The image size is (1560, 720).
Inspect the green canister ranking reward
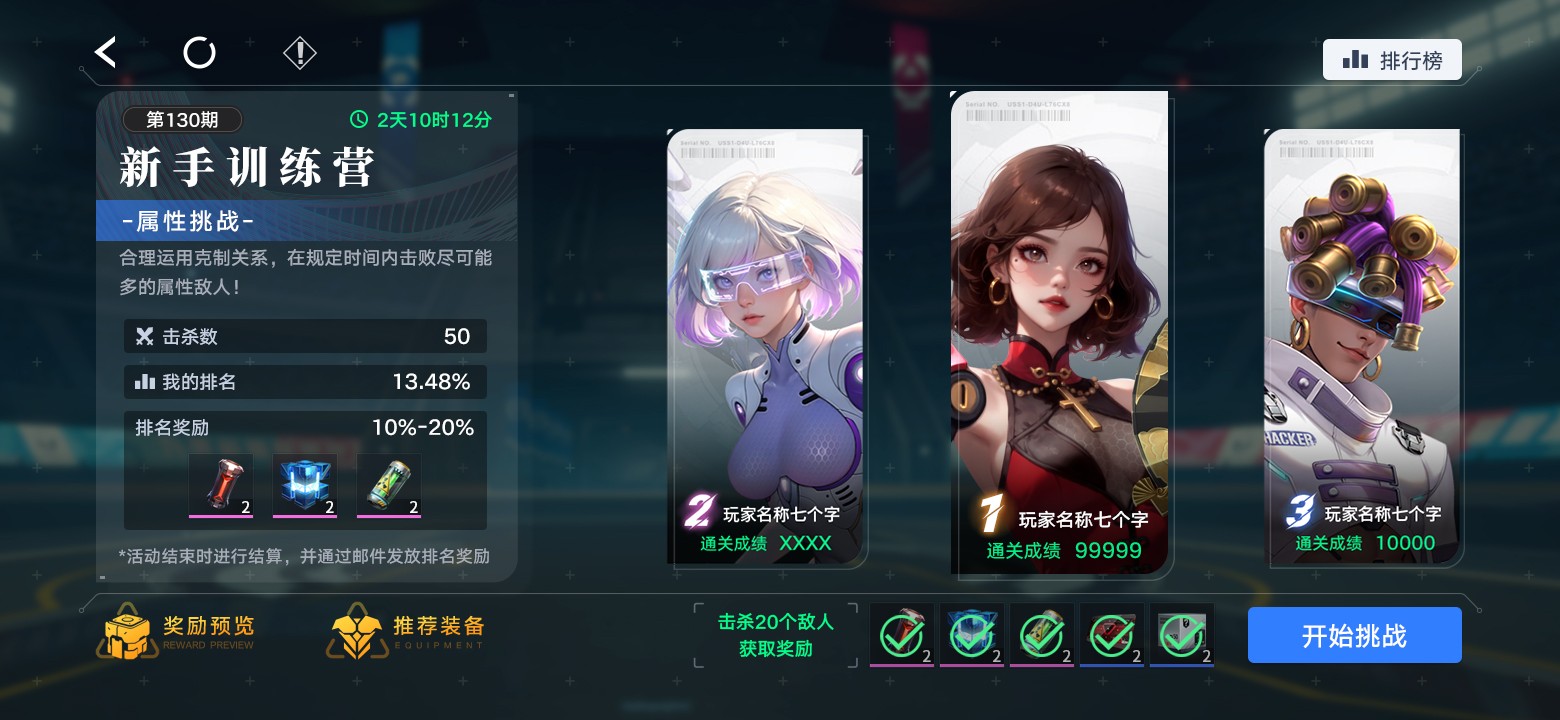(389, 485)
